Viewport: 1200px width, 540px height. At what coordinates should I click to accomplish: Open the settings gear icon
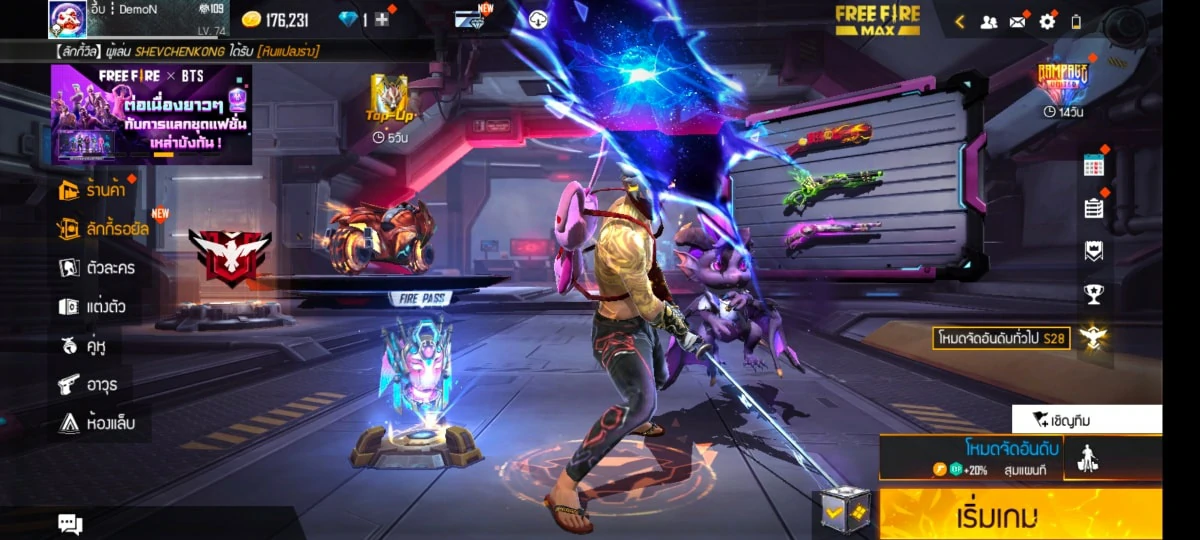1047,21
